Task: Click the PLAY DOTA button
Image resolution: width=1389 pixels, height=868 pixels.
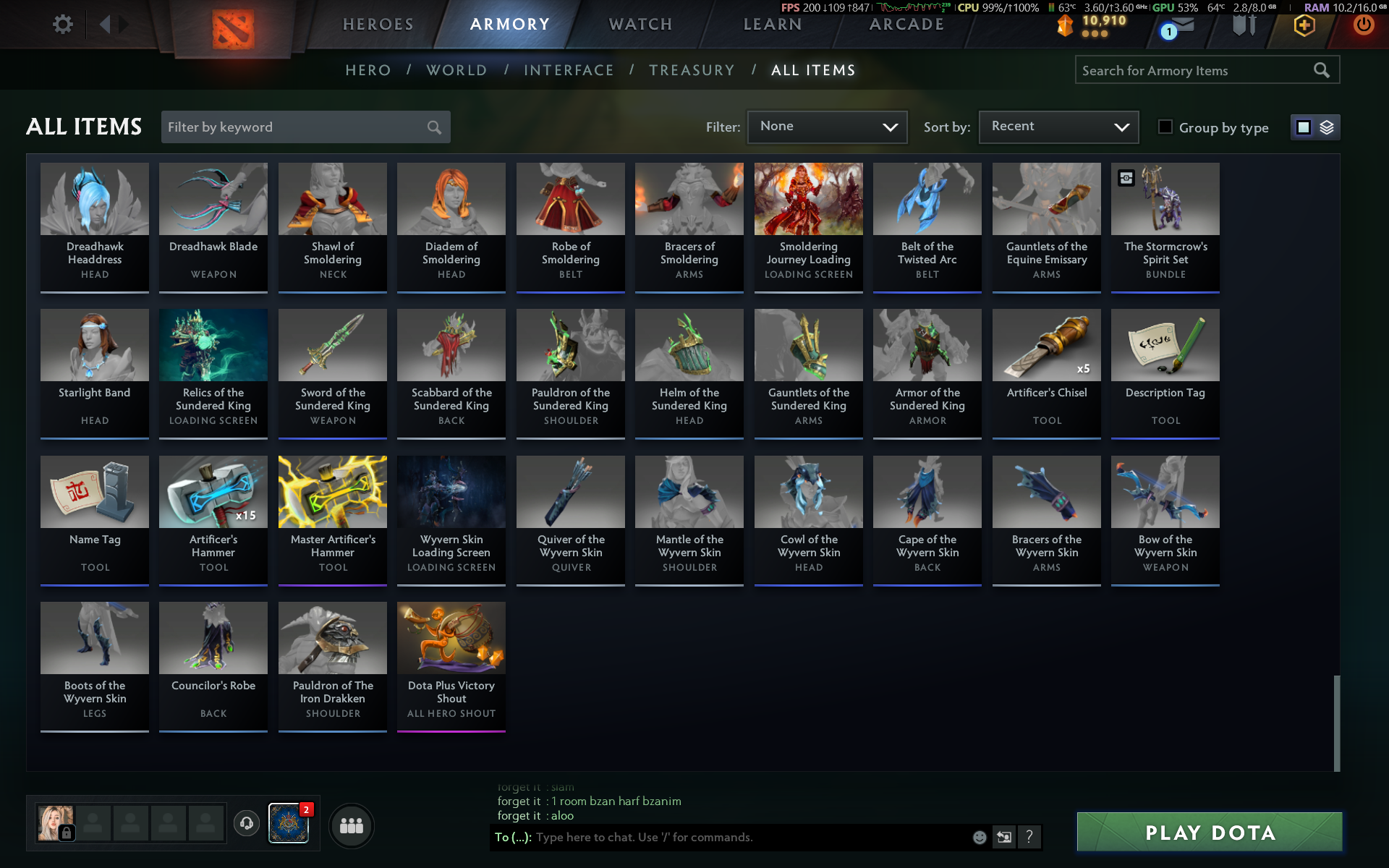Action: pyautogui.click(x=1209, y=833)
